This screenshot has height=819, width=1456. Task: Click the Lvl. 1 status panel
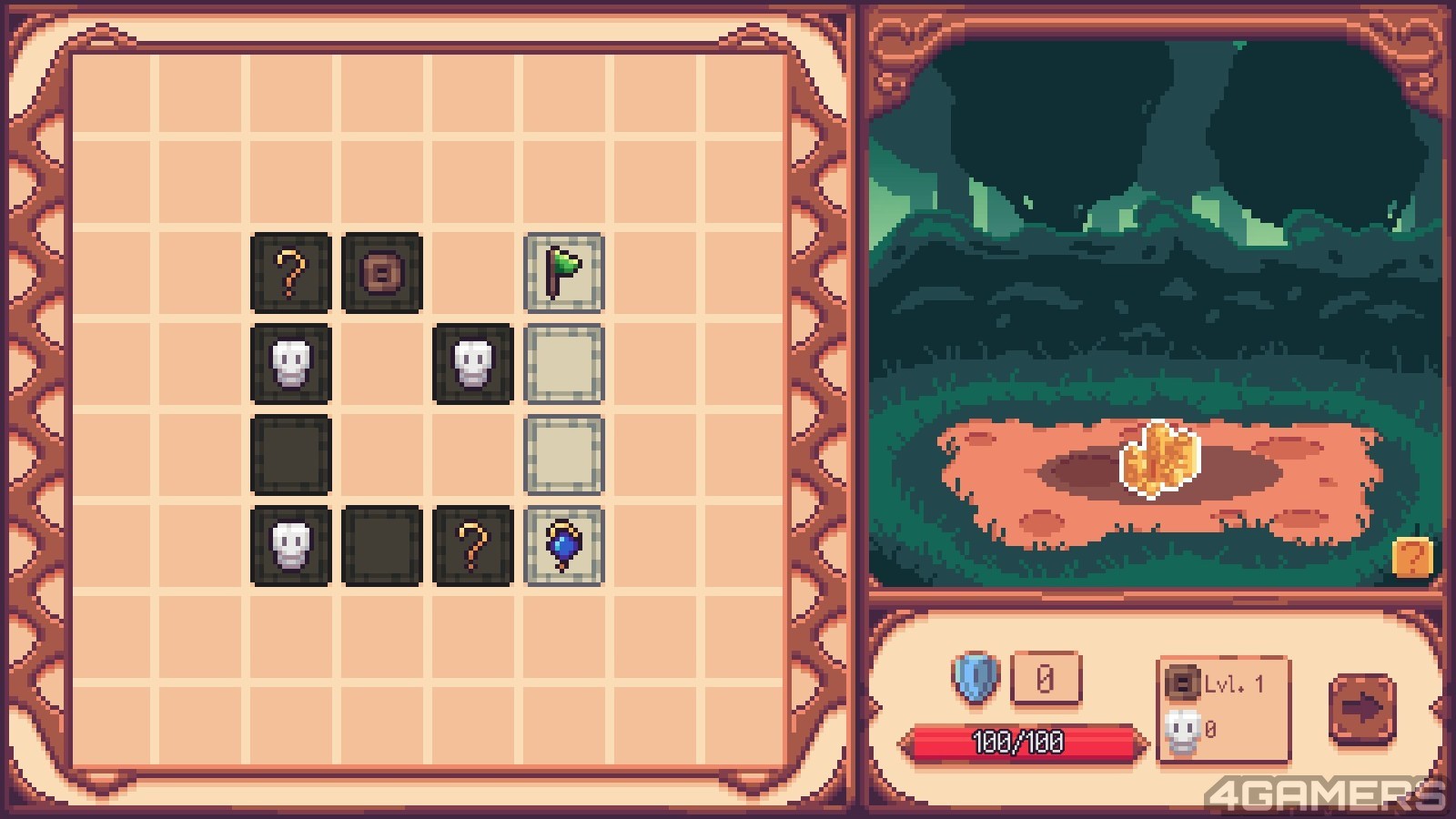[x=1223, y=709]
